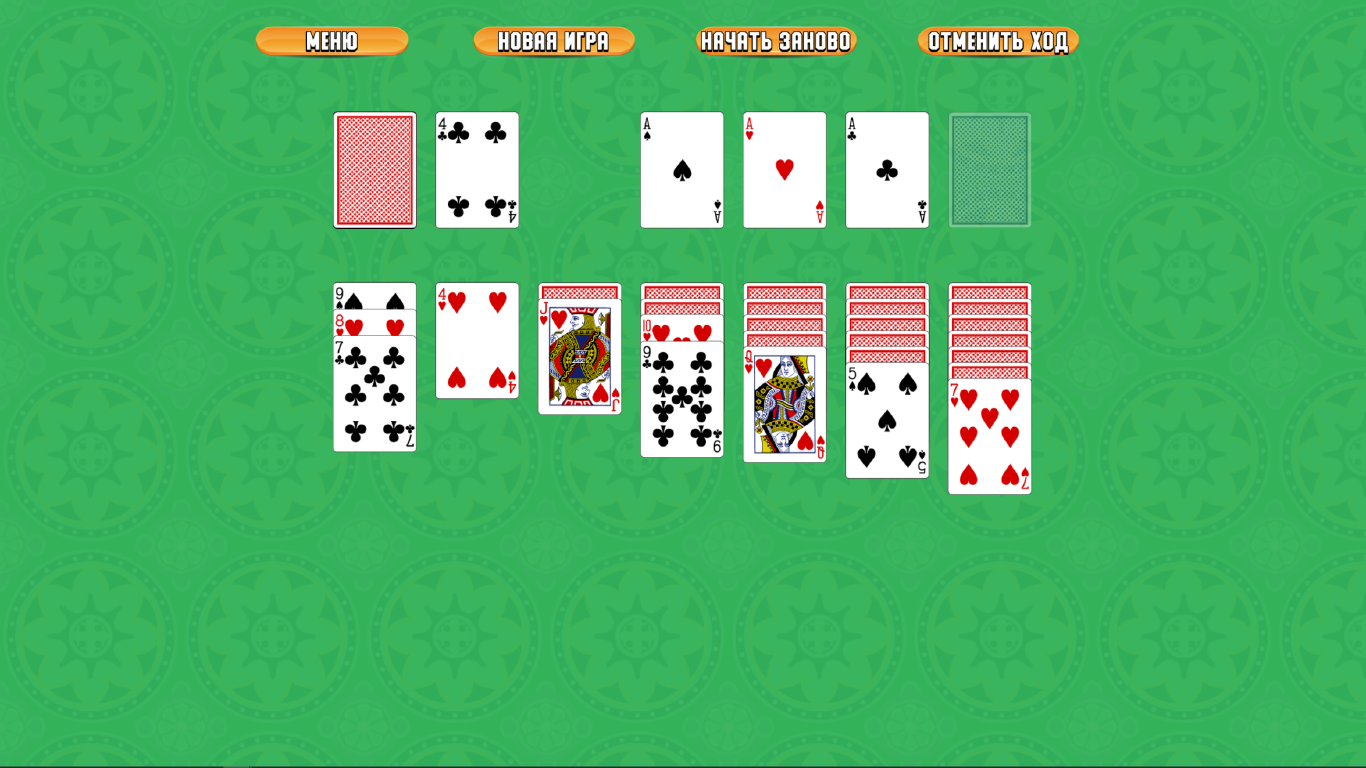Start a new game with НОВАЯ ИГРА
1366x768 pixels.
coord(554,41)
